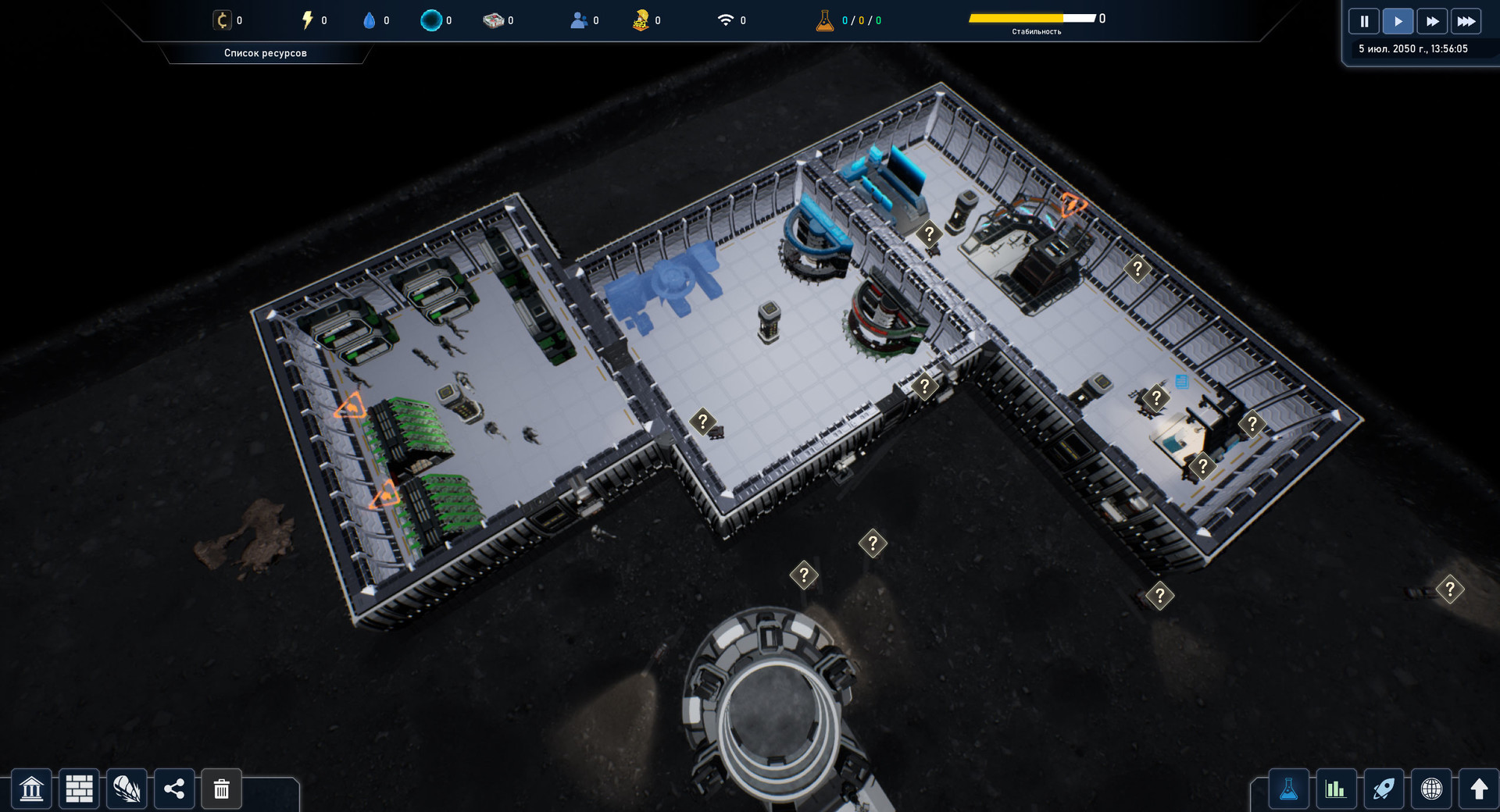1500x812 pixels.
Task: Open the research flask panel
Action: (1289, 789)
